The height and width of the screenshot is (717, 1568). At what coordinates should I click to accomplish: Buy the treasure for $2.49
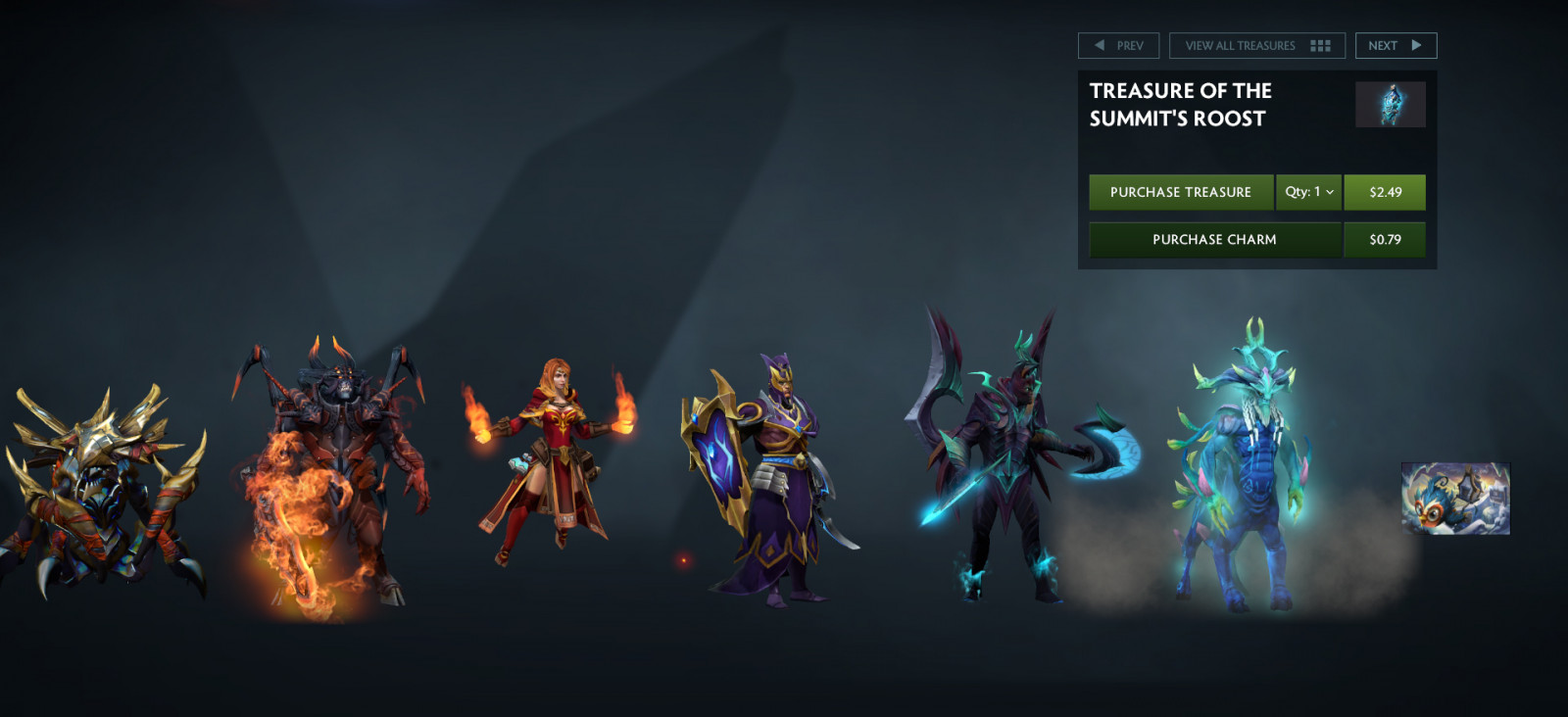(1385, 193)
